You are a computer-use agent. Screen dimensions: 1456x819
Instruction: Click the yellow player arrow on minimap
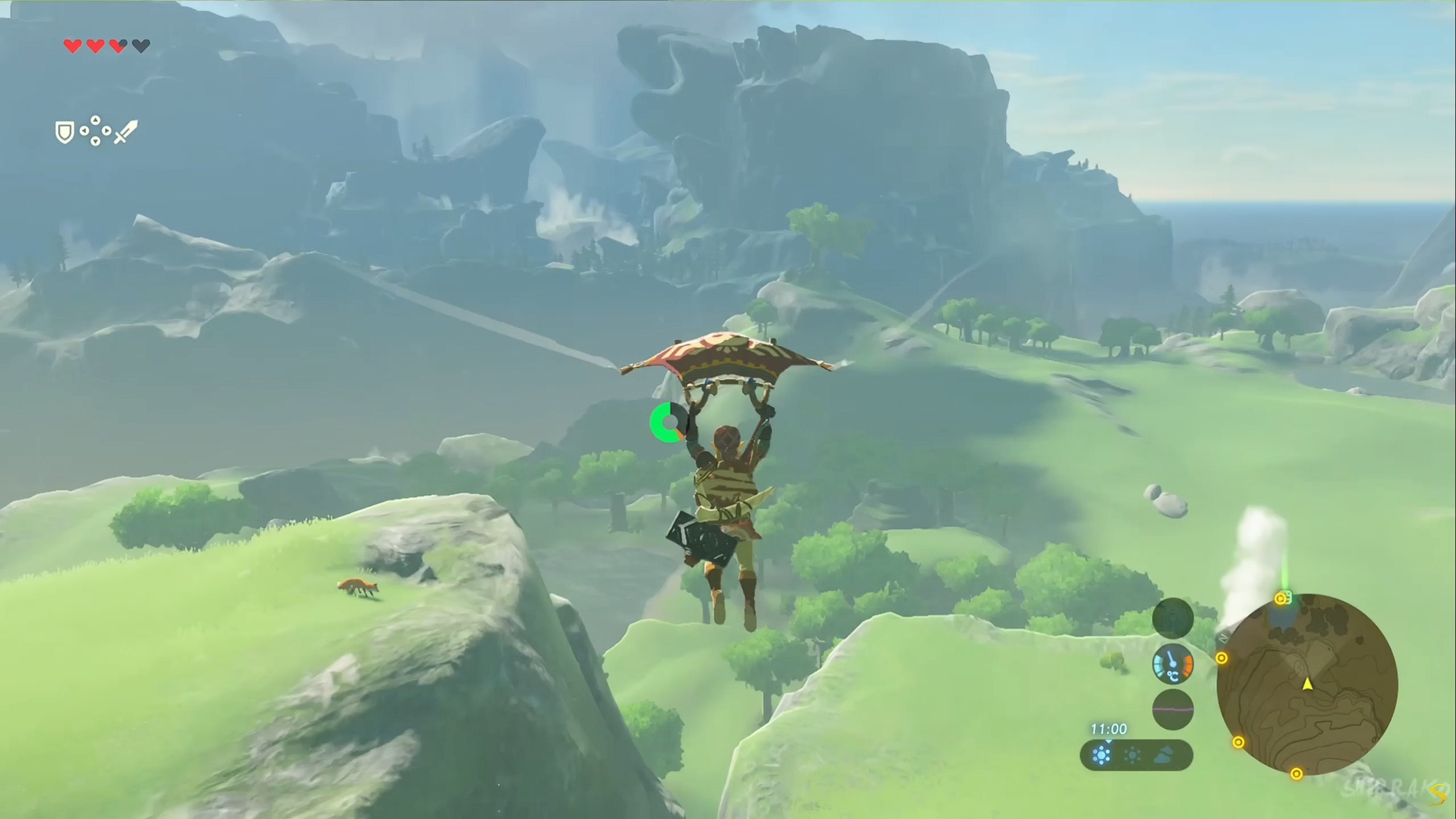click(x=1308, y=684)
